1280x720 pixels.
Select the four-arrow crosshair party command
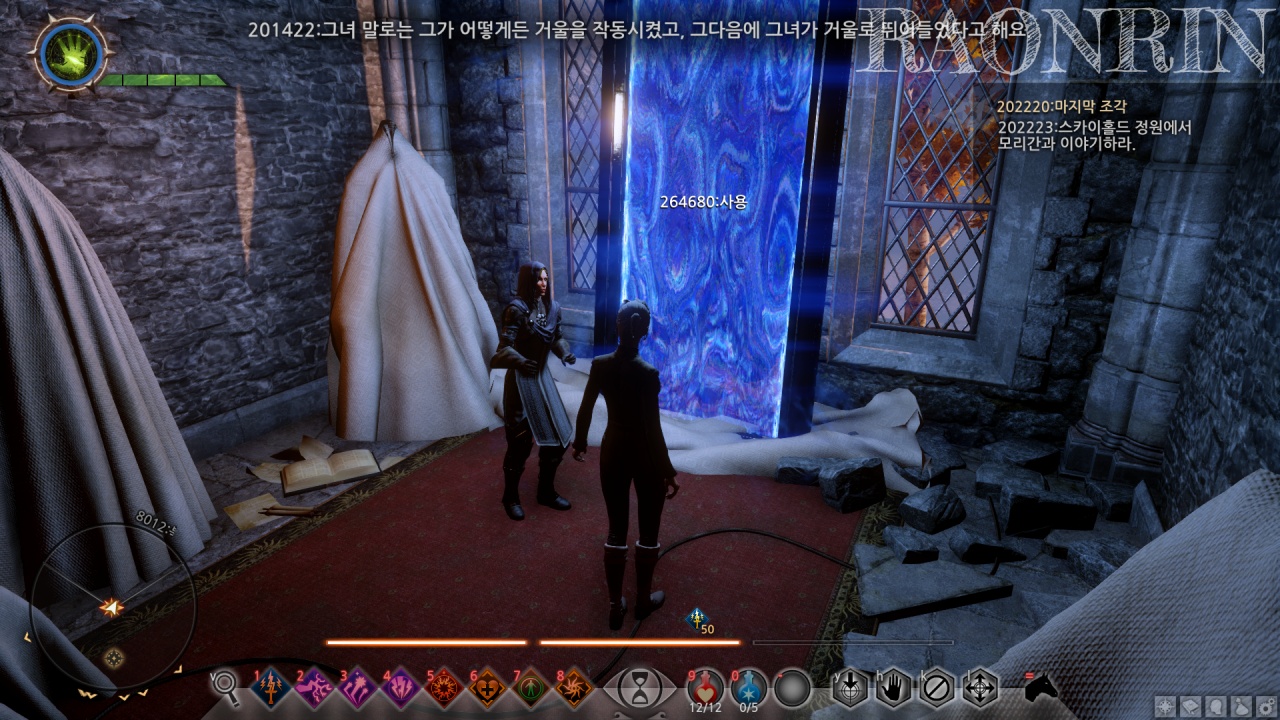[x=979, y=687]
